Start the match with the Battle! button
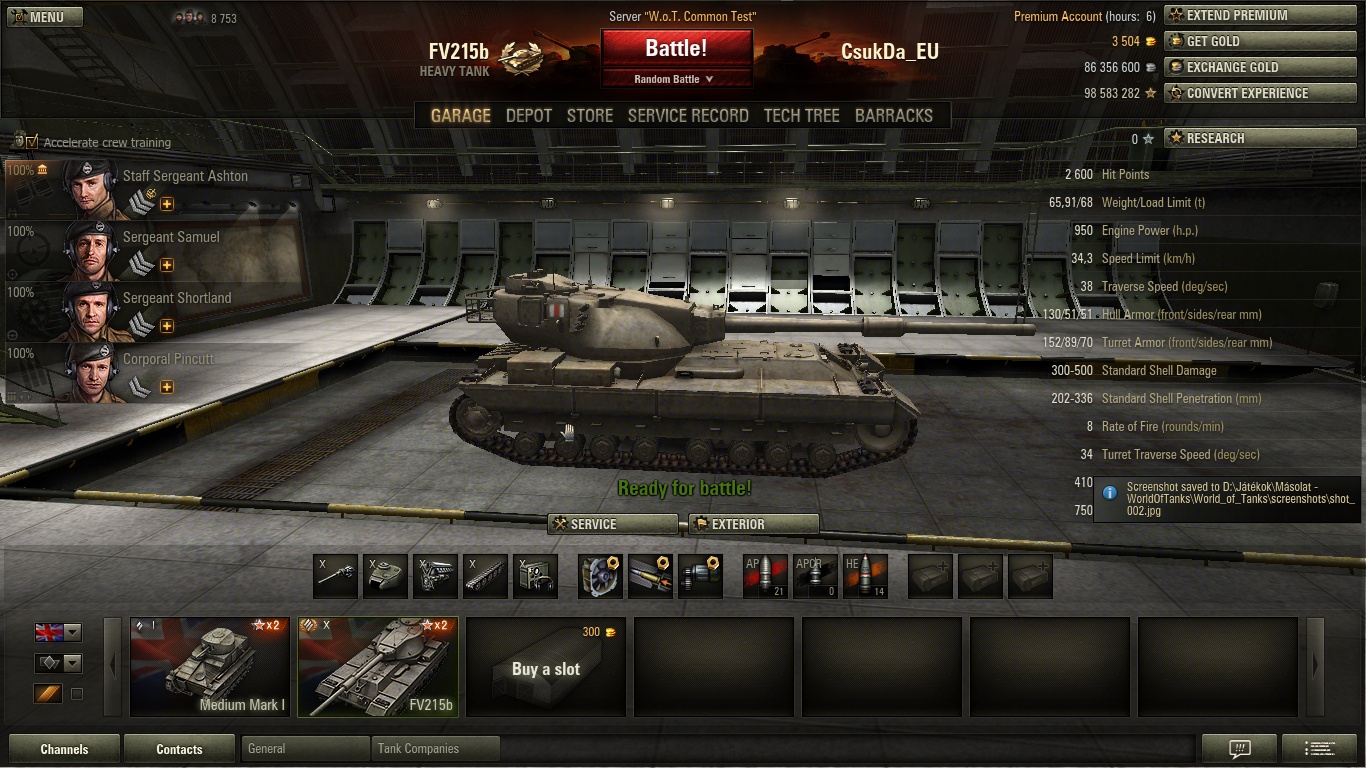This screenshot has width=1366, height=768. pyautogui.click(x=676, y=48)
